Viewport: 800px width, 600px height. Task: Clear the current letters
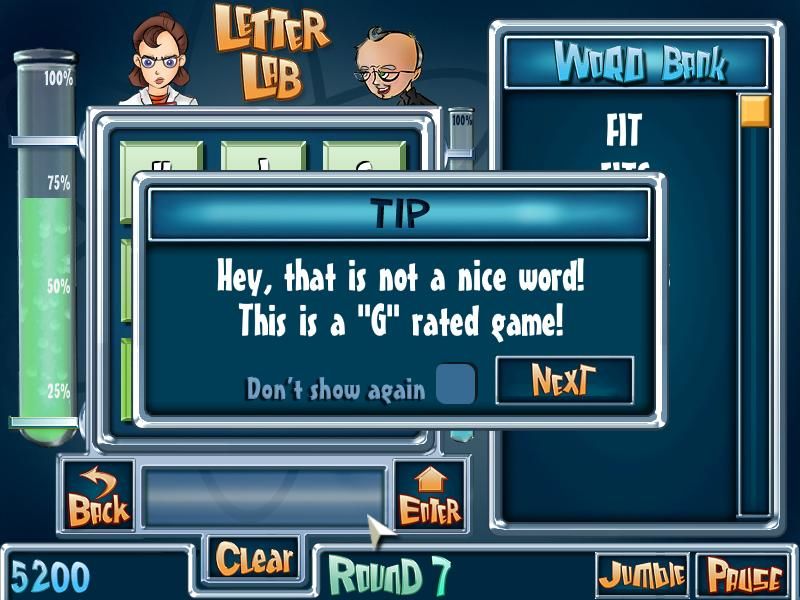point(255,559)
